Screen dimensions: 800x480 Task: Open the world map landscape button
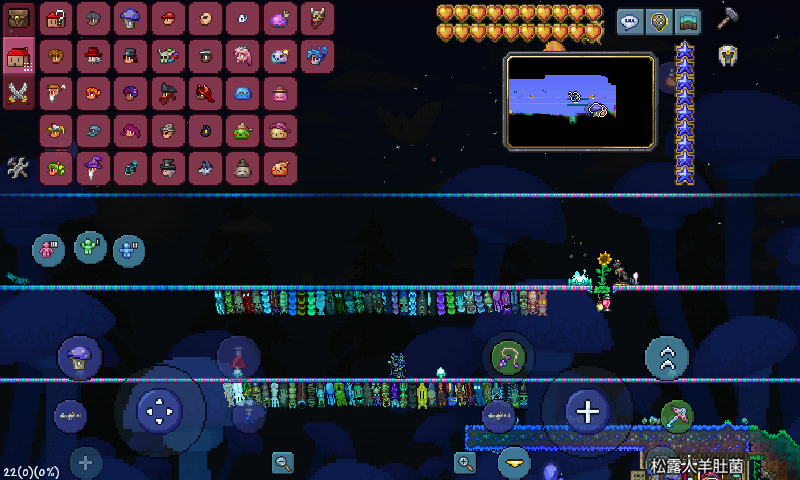[687, 22]
